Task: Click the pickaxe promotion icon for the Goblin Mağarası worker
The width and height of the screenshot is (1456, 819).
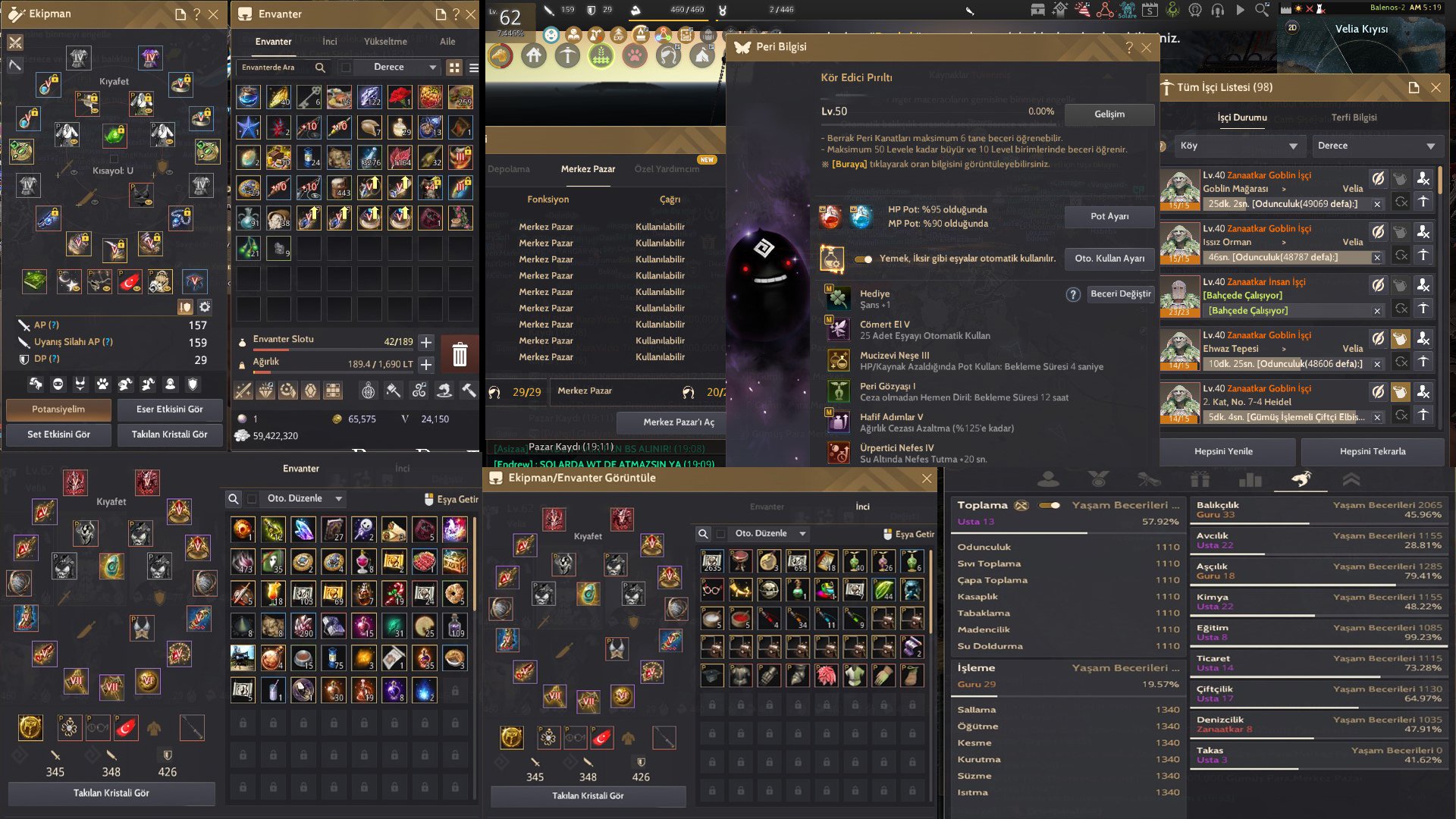Action: (1424, 201)
